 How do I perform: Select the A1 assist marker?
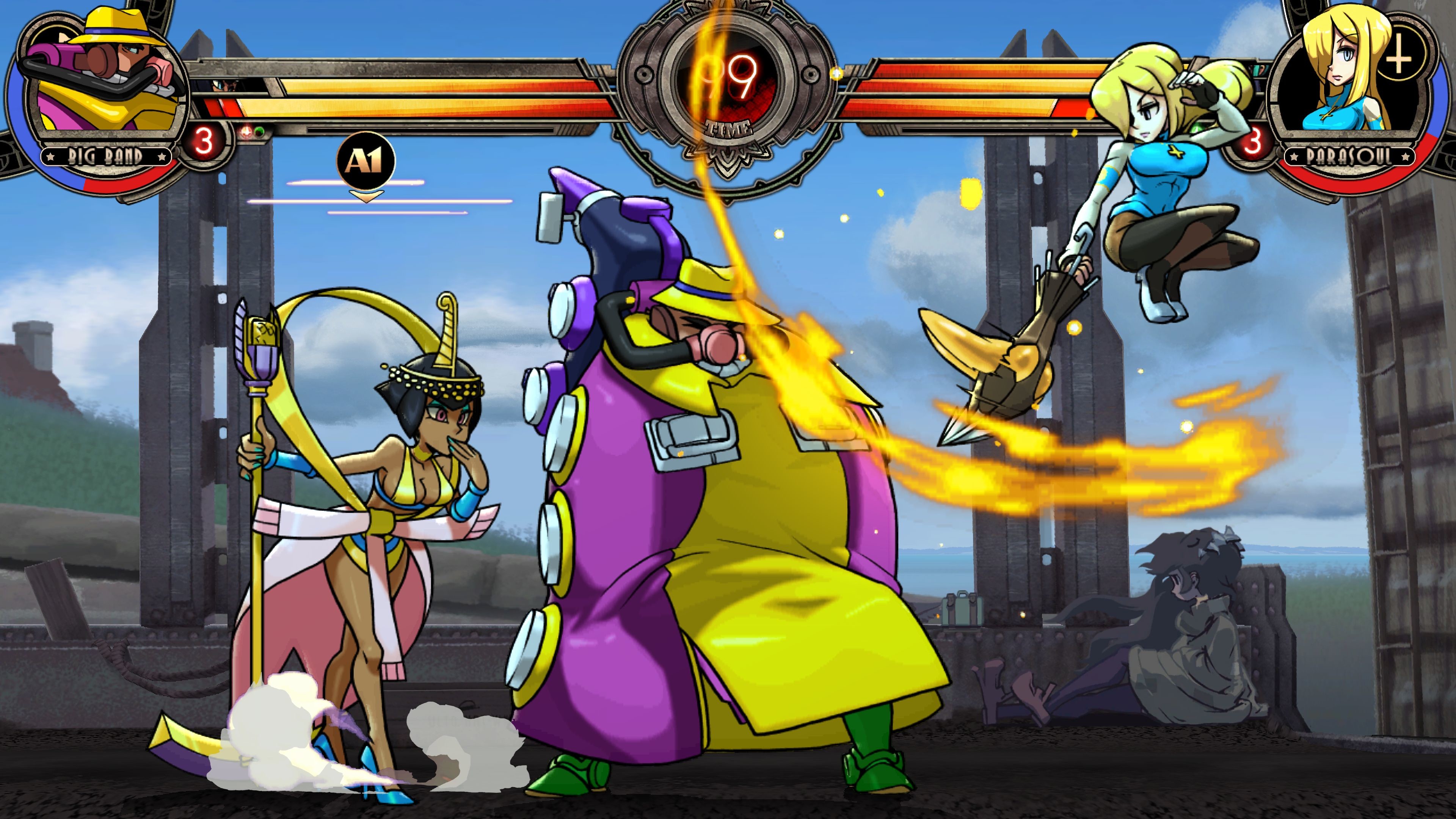pos(366,161)
